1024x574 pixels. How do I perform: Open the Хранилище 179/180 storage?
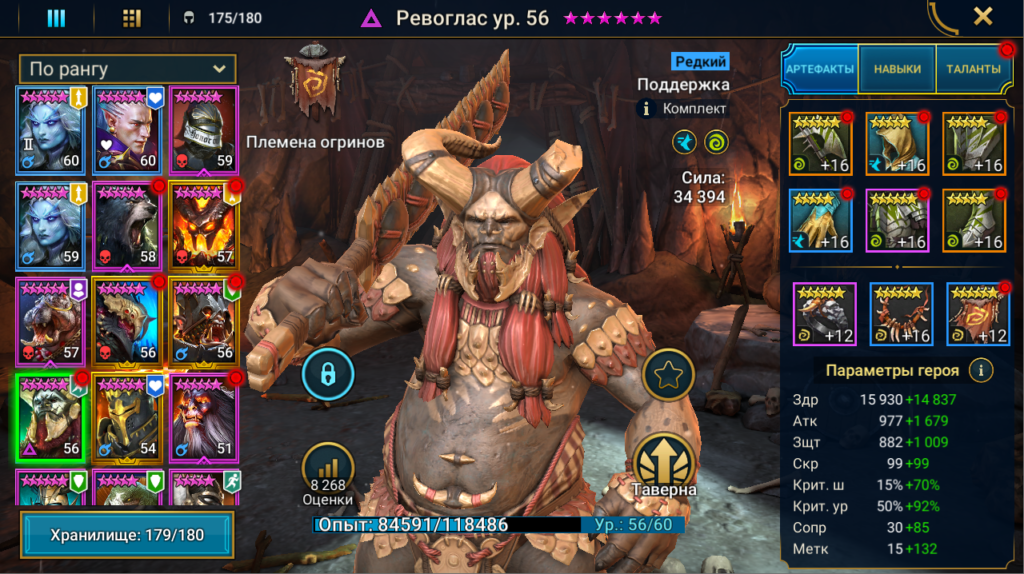127,535
